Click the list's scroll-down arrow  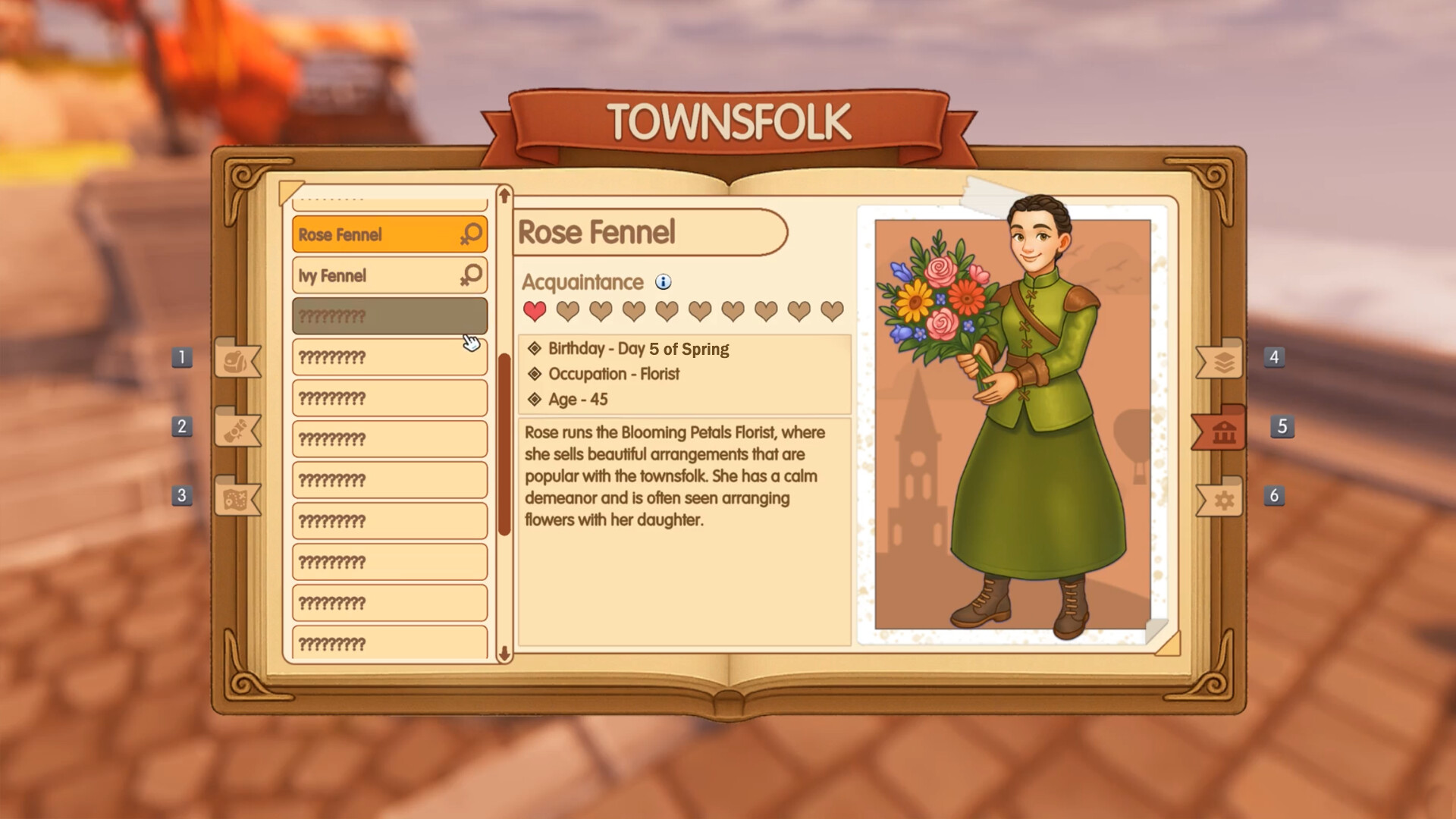click(x=504, y=653)
